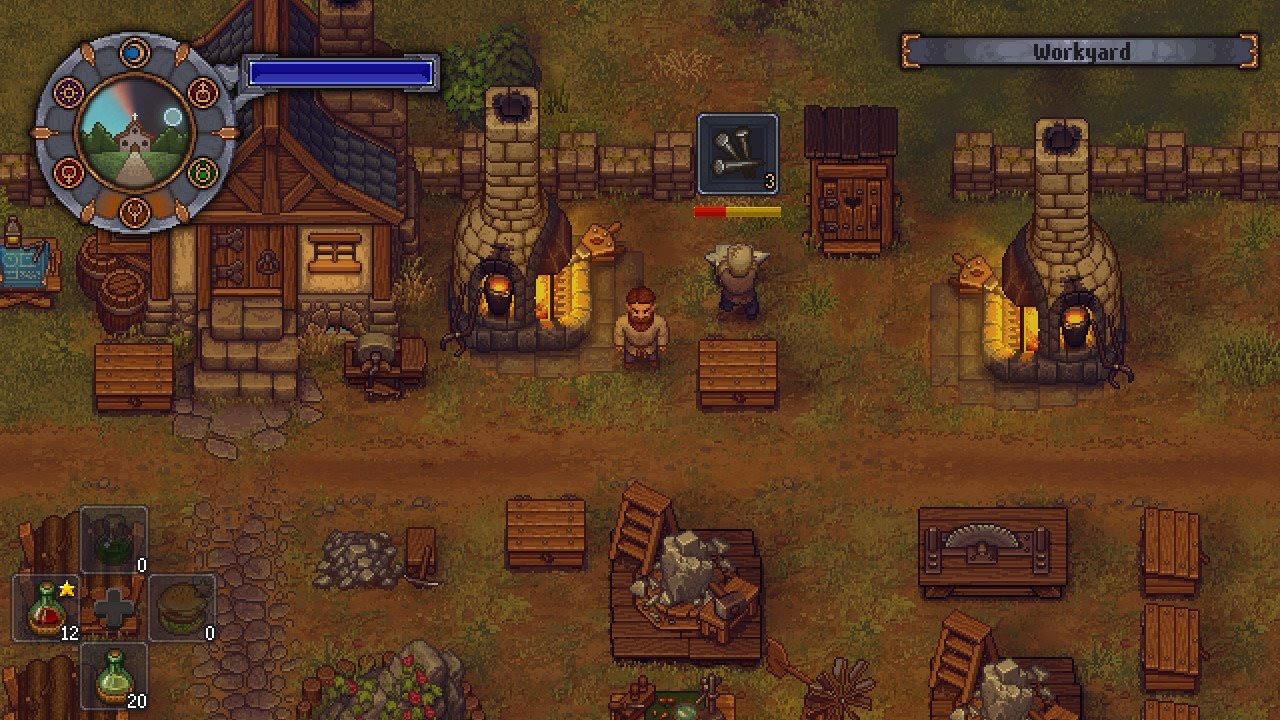The height and width of the screenshot is (720, 1280).
Task: Select the red Venus symbol on the day wheel
Action: [68, 172]
